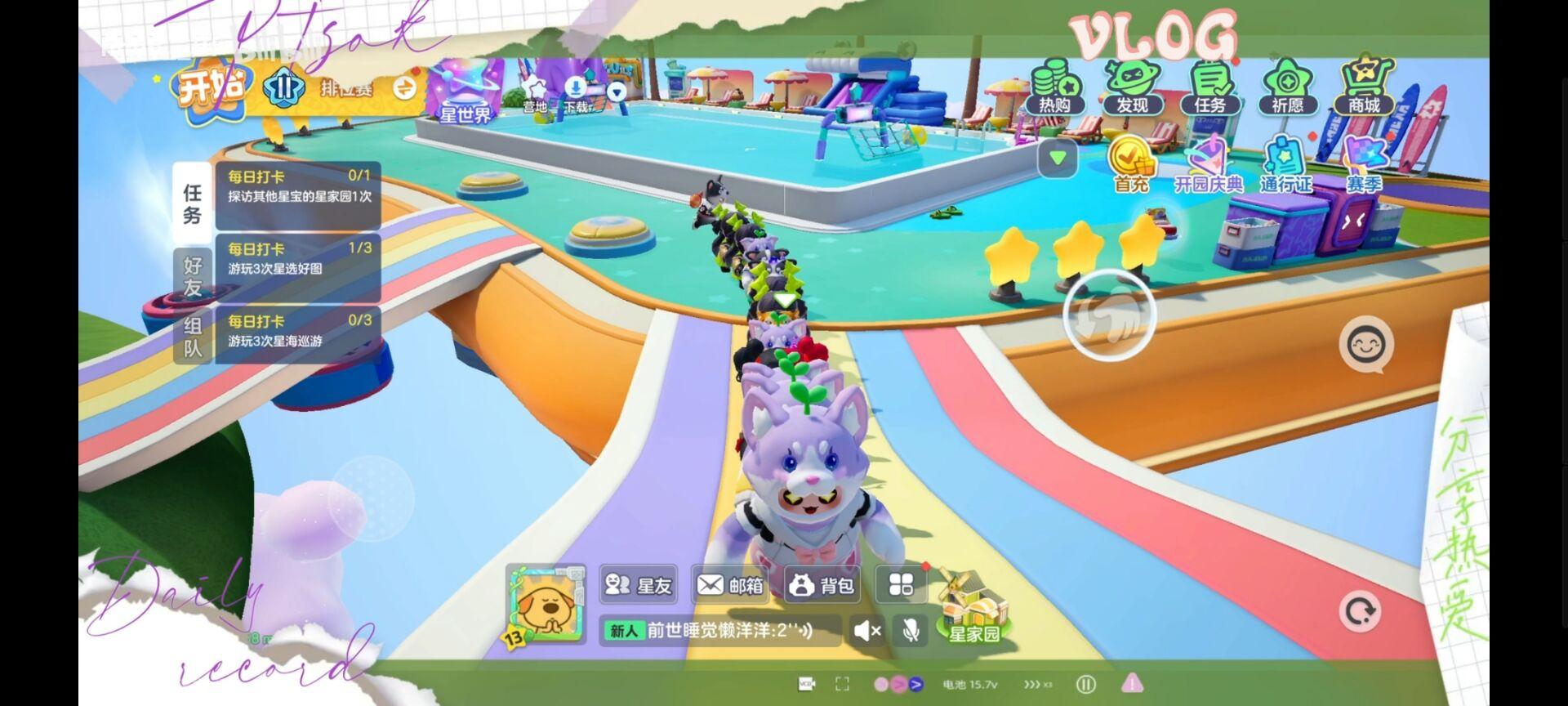The height and width of the screenshot is (706, 1568).
Task: Open the smiley emote button
Action: tap(1366, 346)
